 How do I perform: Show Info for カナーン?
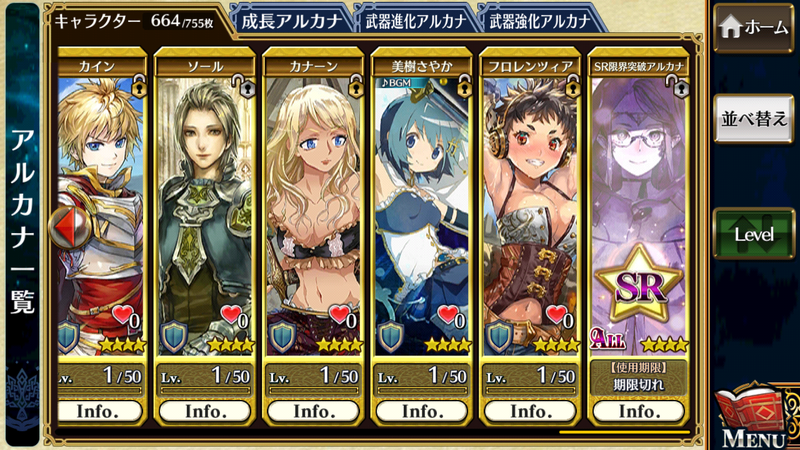313,411
